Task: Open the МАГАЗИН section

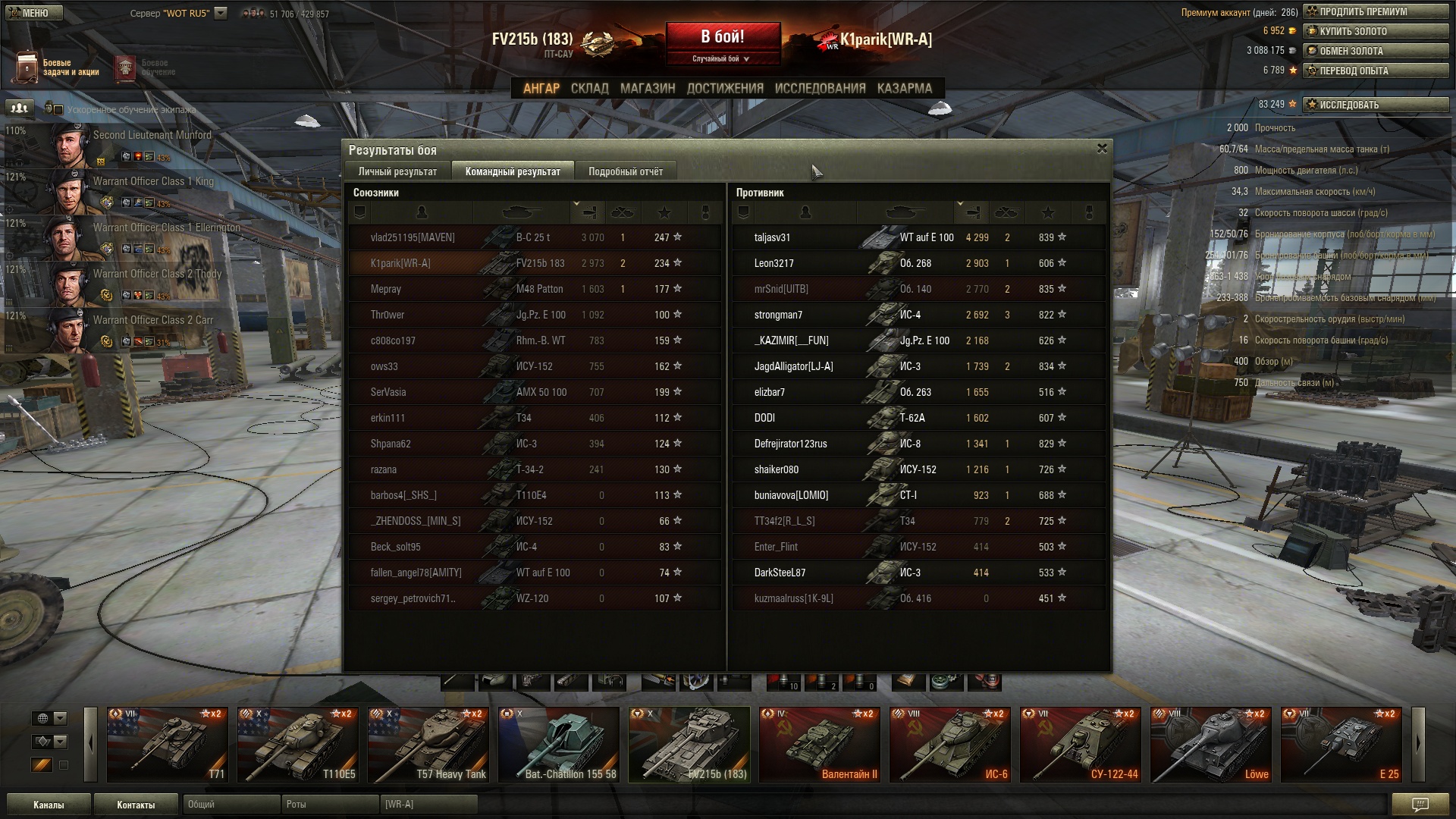Action: click(647, 88)
